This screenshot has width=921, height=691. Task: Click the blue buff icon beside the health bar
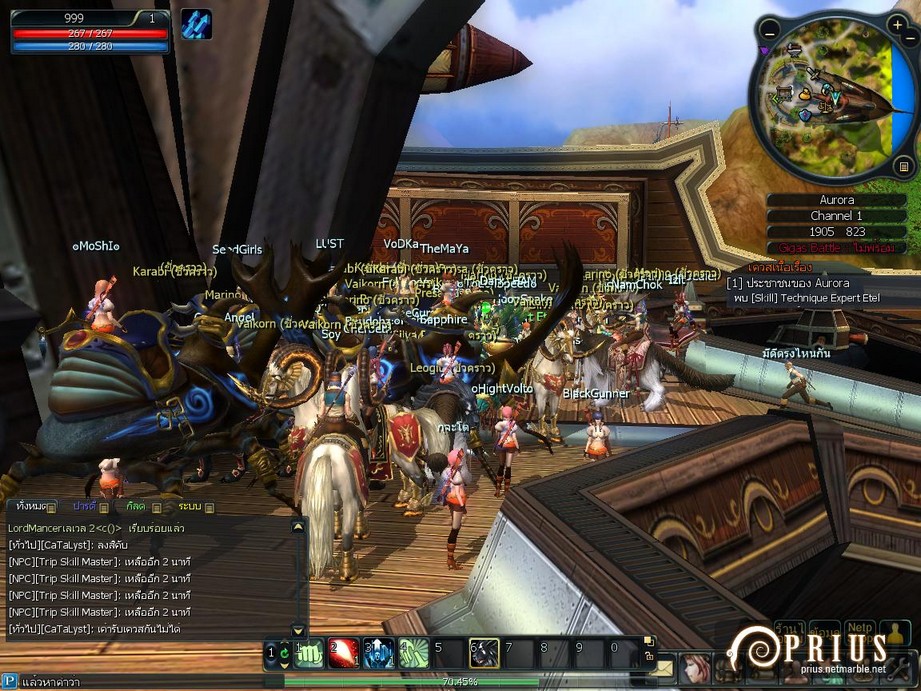196,24
